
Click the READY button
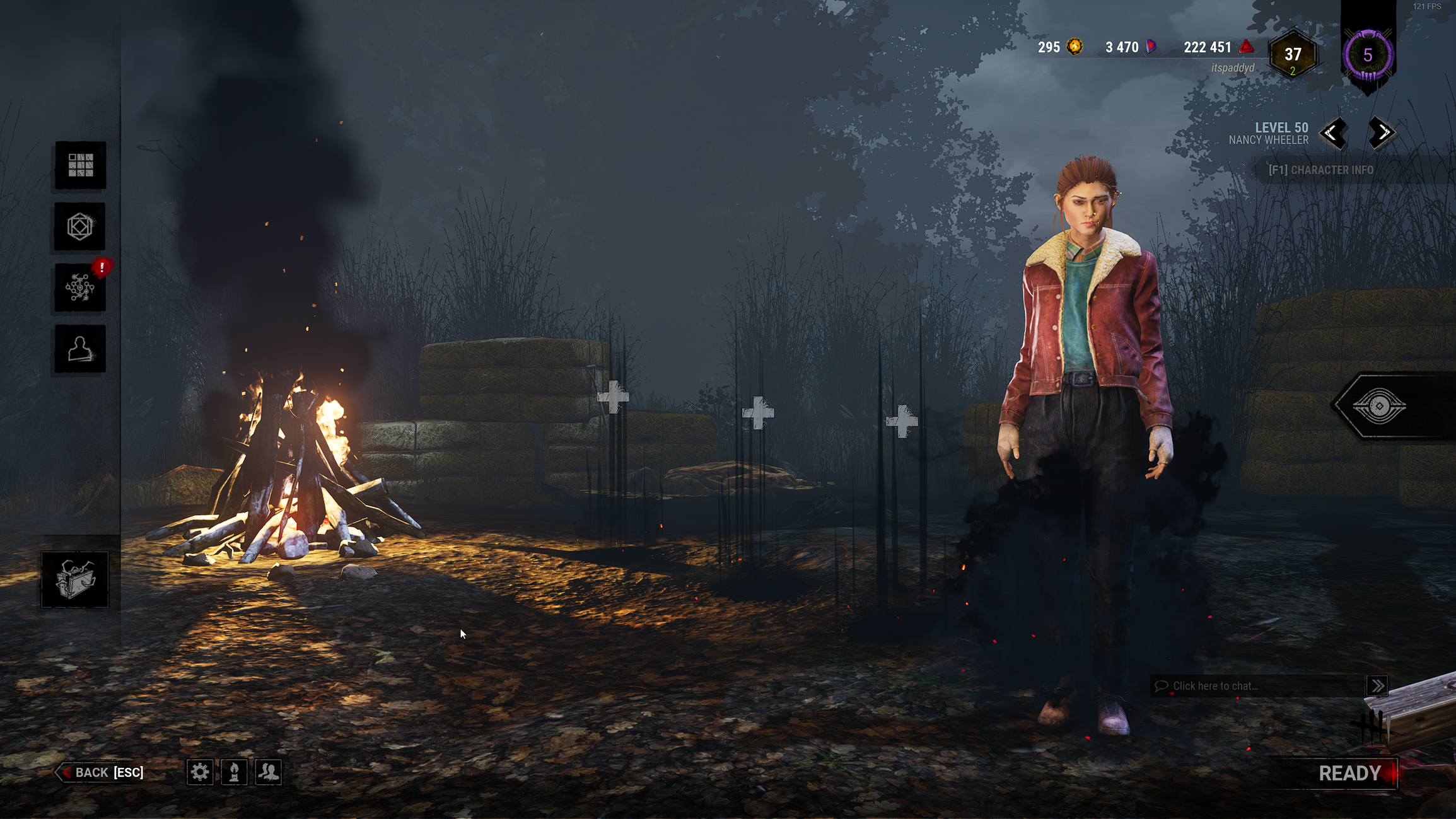tap(1349, 773)
